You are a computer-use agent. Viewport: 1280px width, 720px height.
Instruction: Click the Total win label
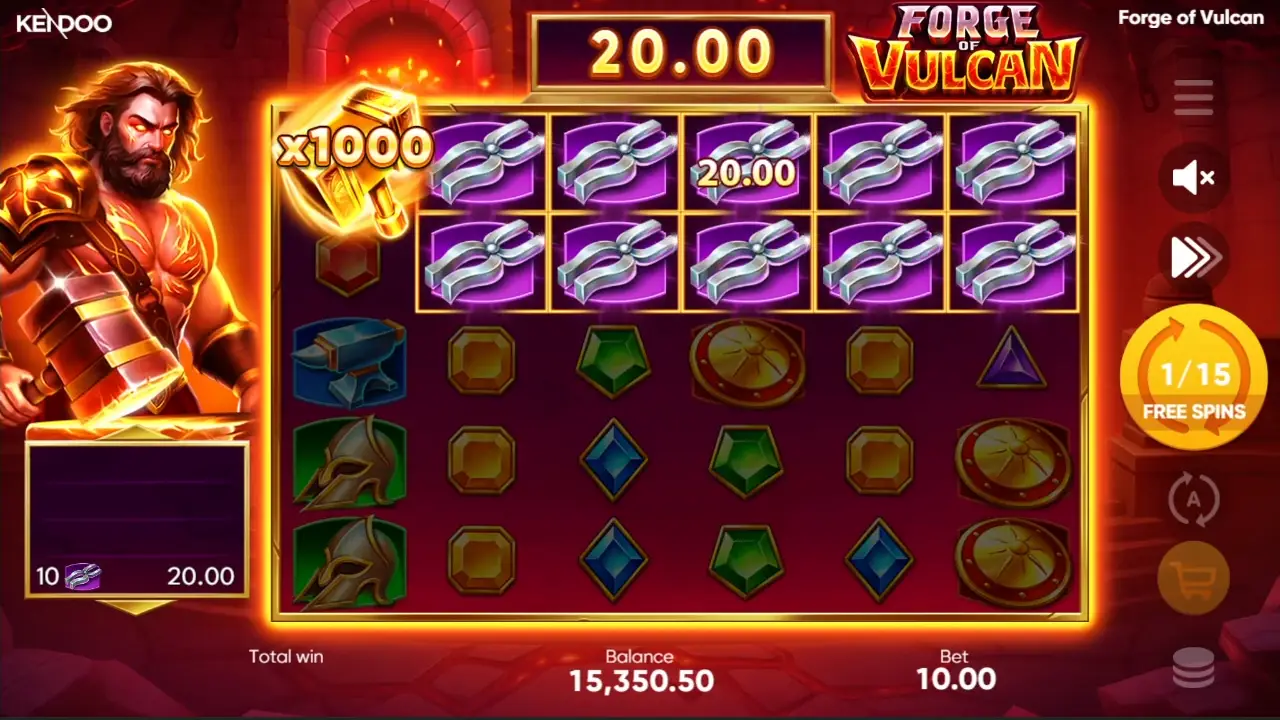[x=285, y=657]
